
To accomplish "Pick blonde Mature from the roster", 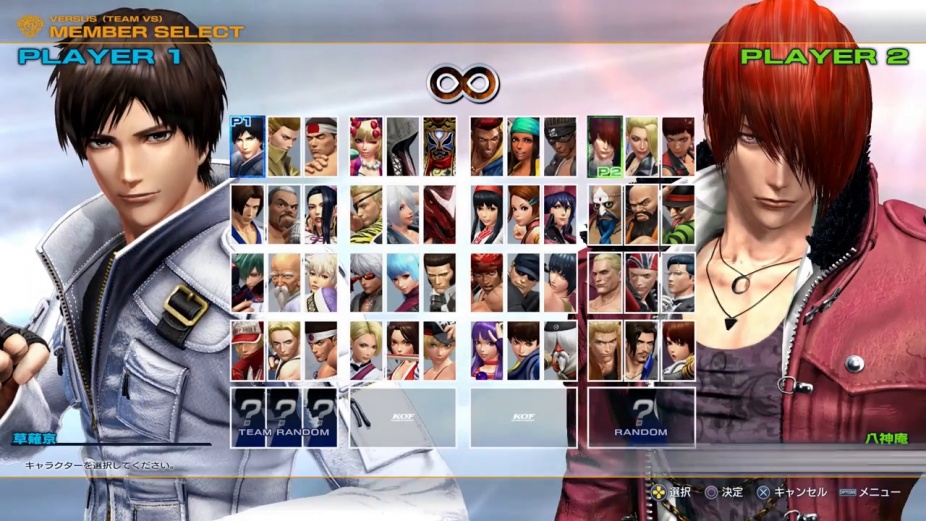I will pyautogui.click(x=641, y=147).
